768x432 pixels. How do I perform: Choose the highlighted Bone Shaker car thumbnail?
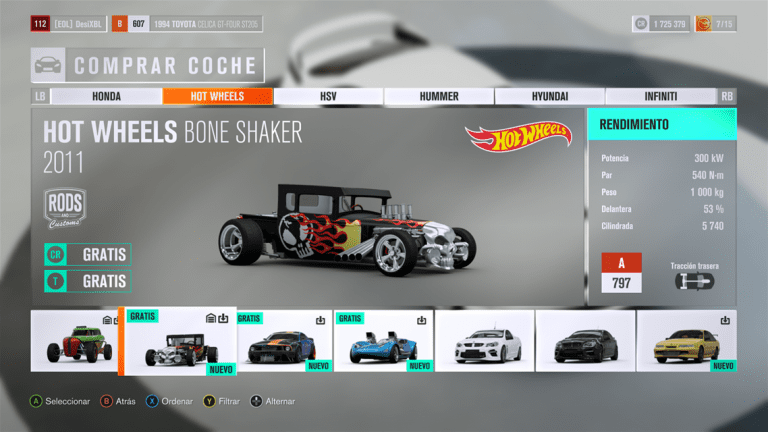tap(179, 342)
